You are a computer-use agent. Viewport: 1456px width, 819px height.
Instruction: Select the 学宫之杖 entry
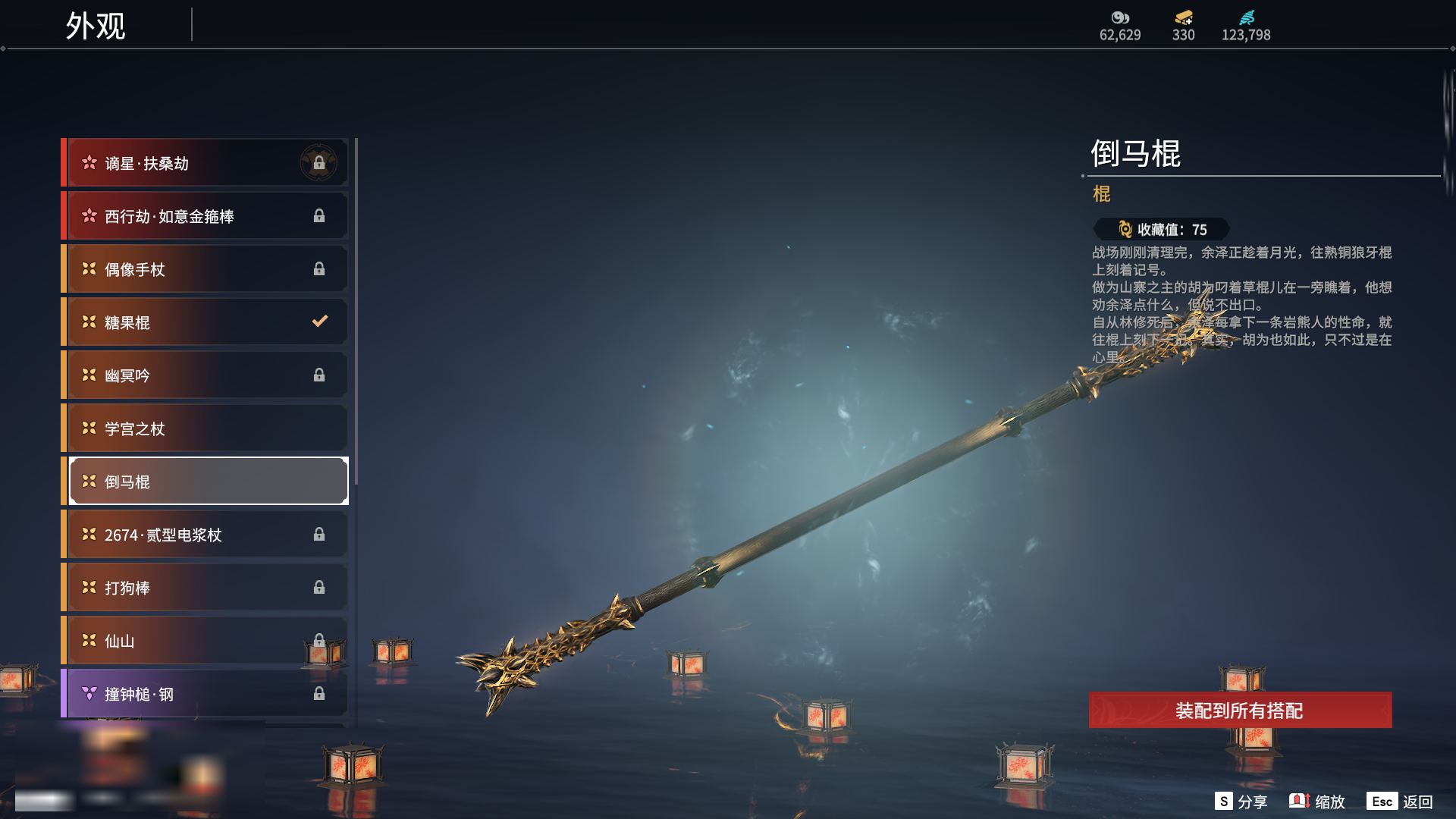206,428
